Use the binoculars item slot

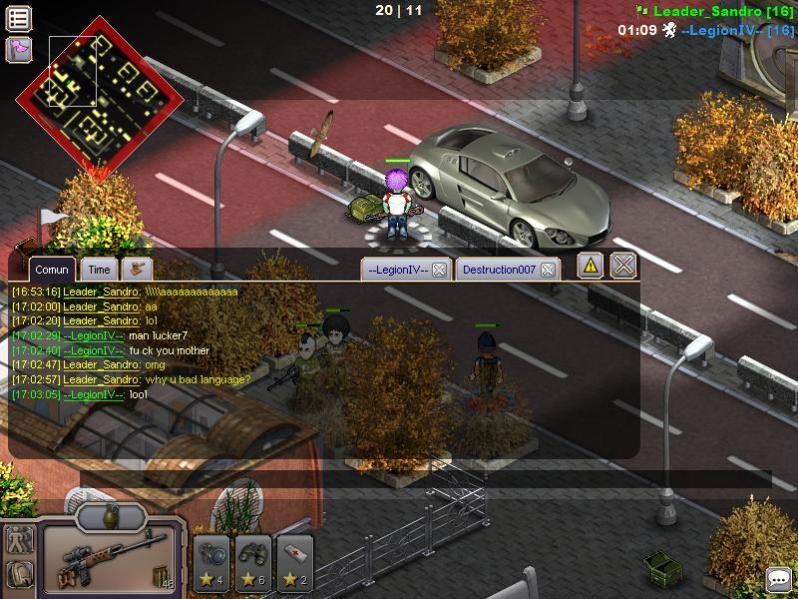pos(254,563)
